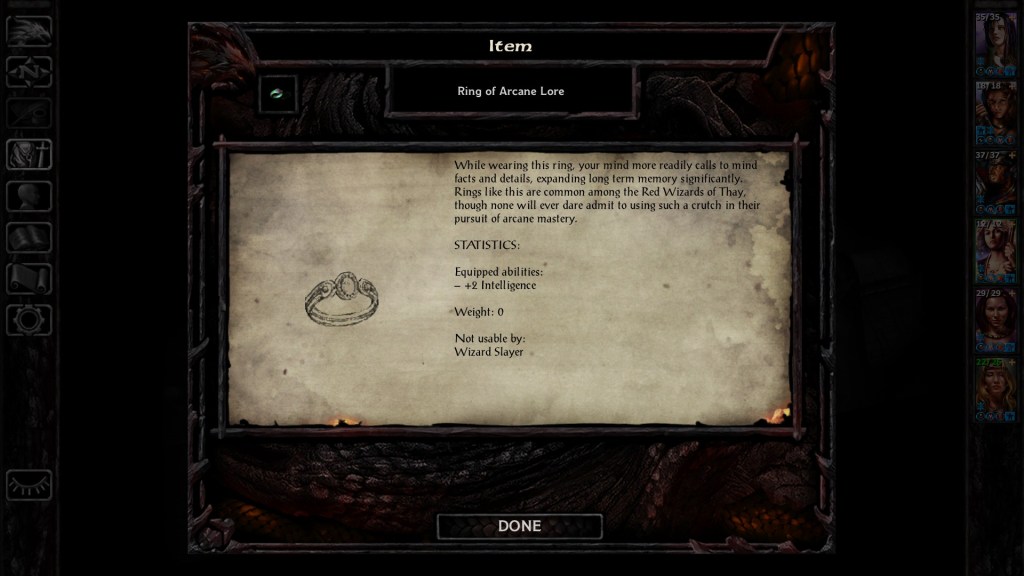Open the character record head icon
Viewport: 1024px width, 576px height.
[x=29, y=196]
